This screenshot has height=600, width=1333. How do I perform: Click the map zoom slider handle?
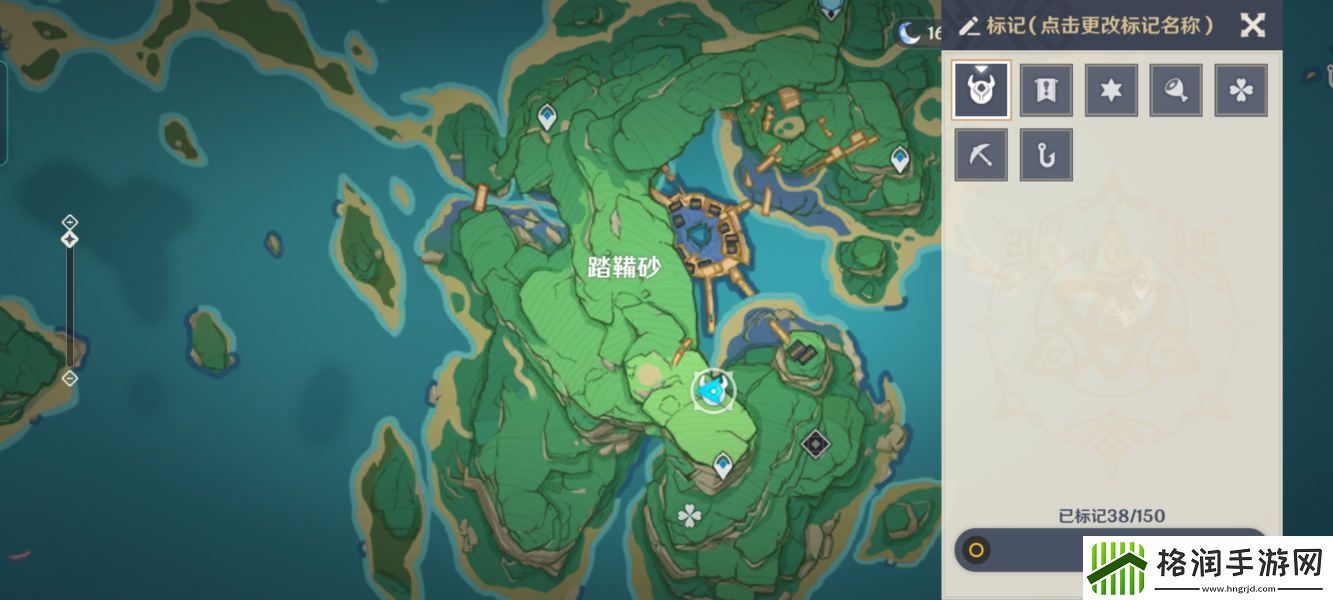[69, 240]
